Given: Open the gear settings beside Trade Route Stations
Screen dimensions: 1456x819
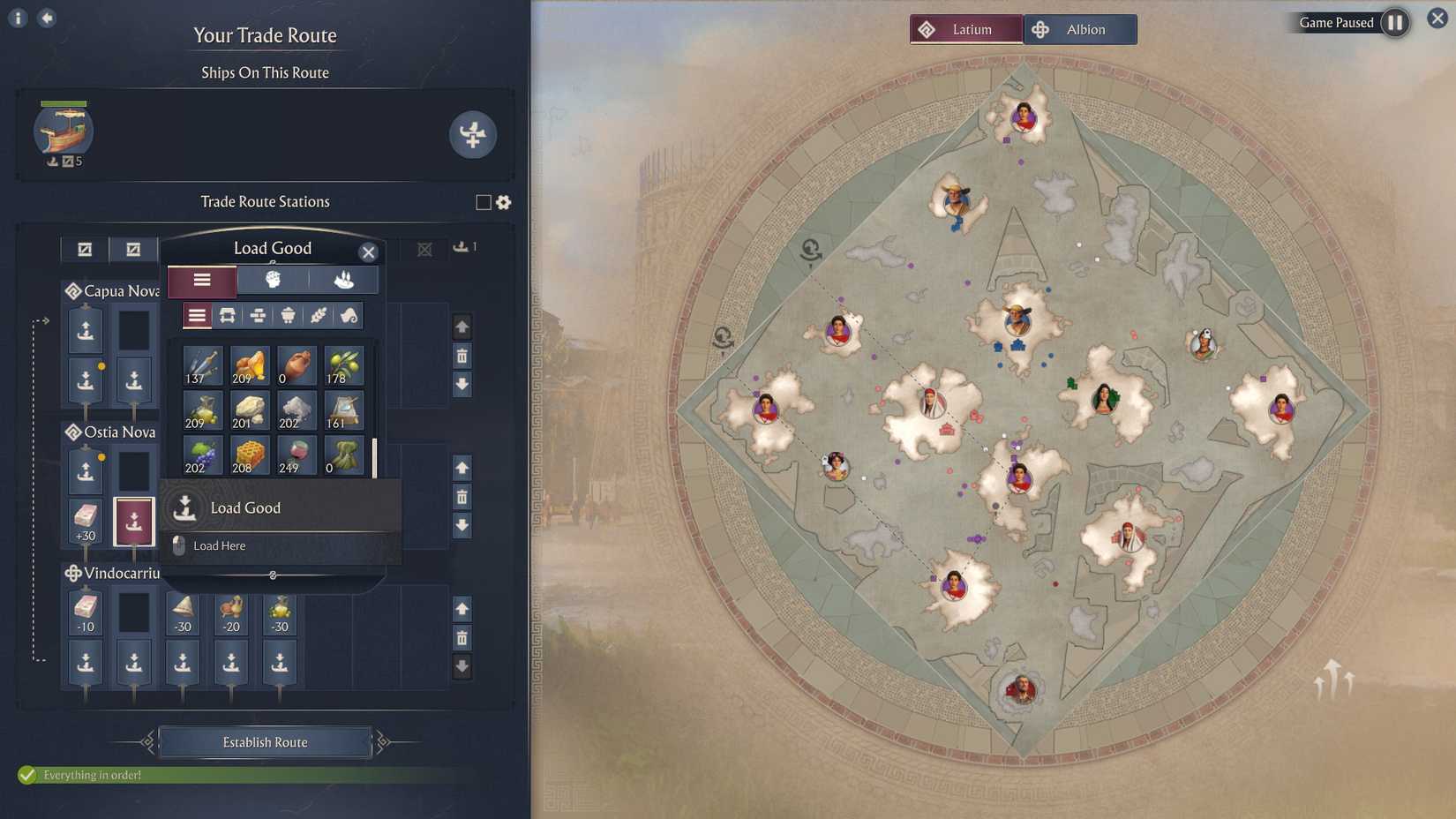Looking at the screenshot, I should pos(502,202).
